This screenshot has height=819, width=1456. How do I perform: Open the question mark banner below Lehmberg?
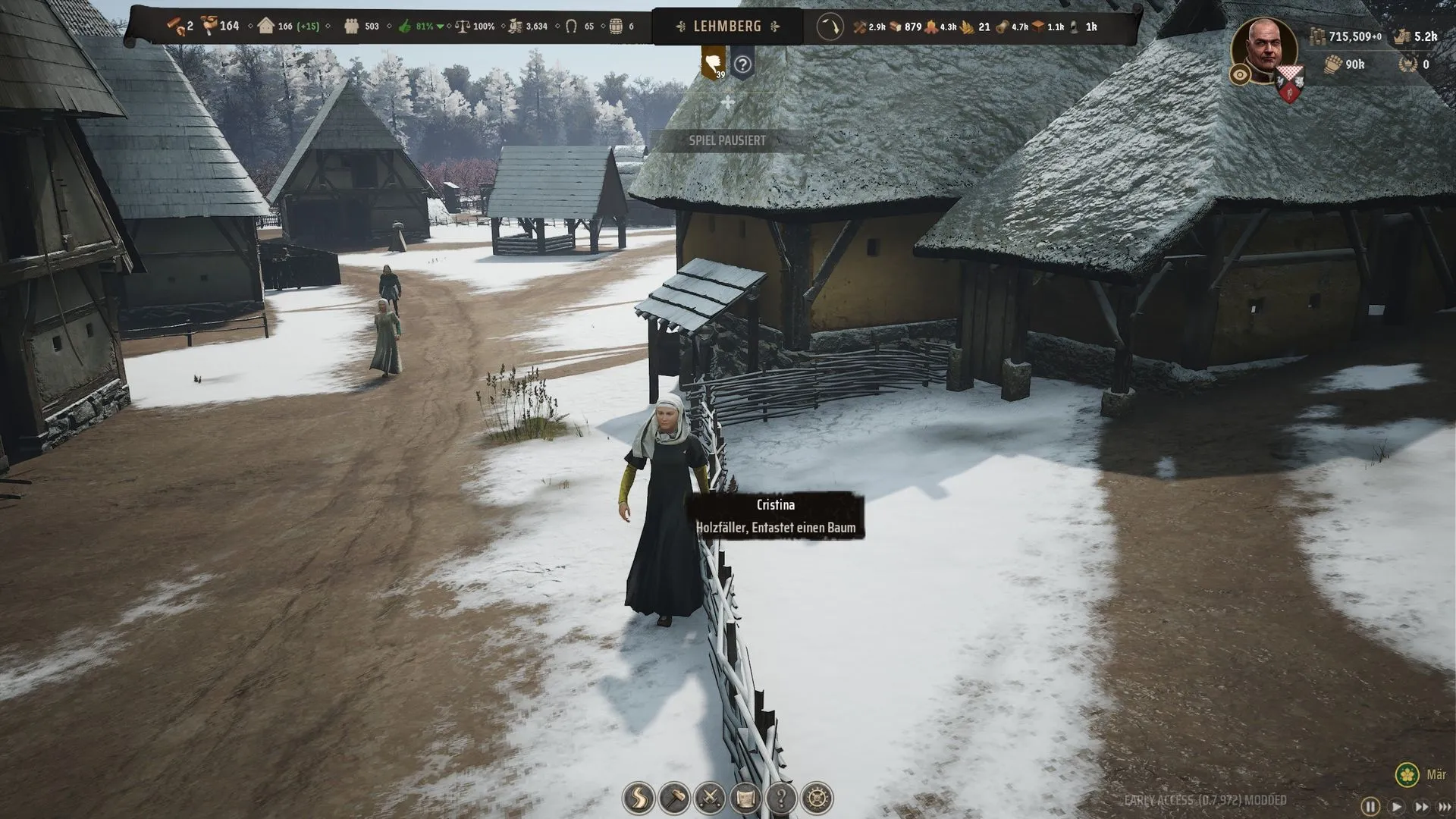tap(742, 64)
